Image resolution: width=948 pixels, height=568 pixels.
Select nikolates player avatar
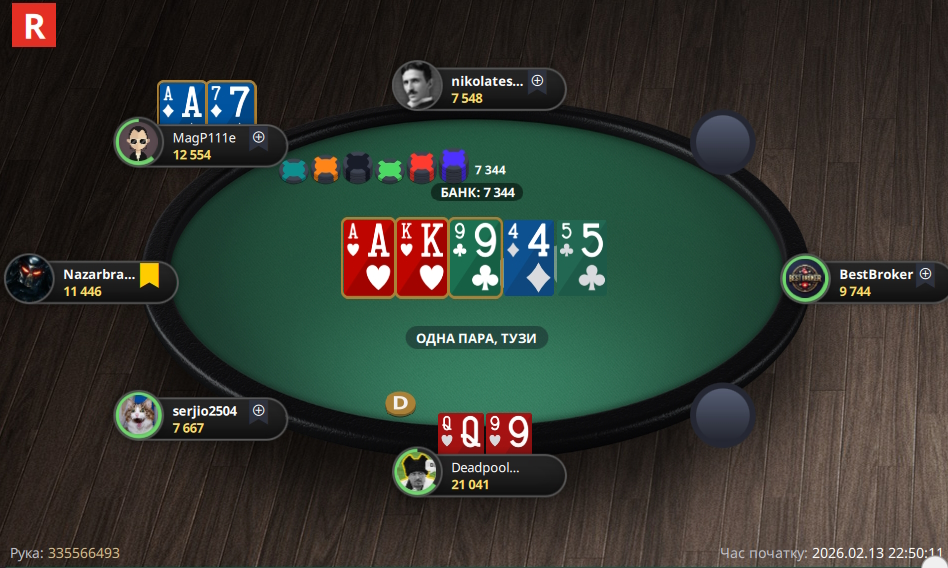pos(416,86)
